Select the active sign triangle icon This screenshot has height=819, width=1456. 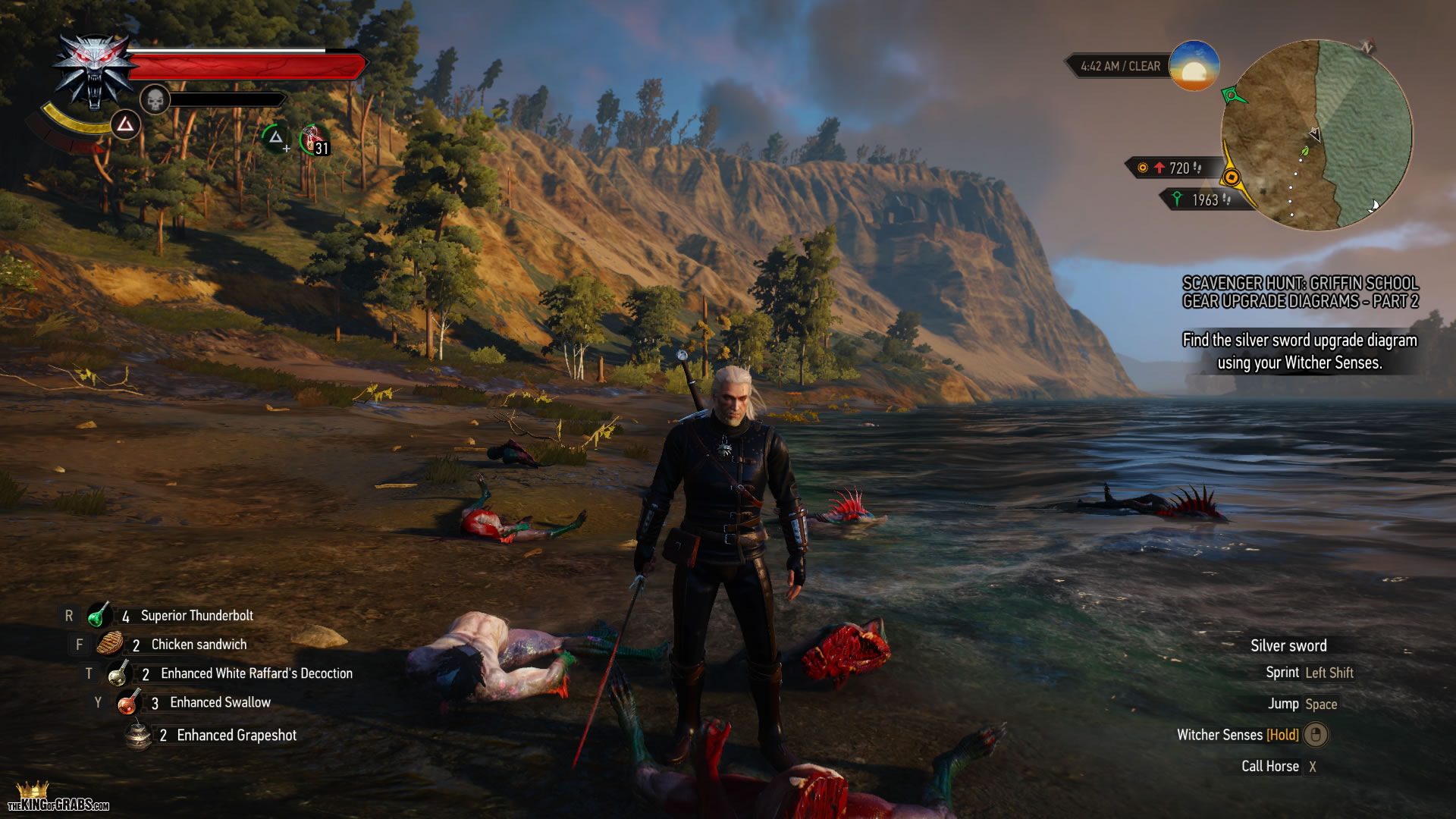pyautogui.click(x=125, y=124)
